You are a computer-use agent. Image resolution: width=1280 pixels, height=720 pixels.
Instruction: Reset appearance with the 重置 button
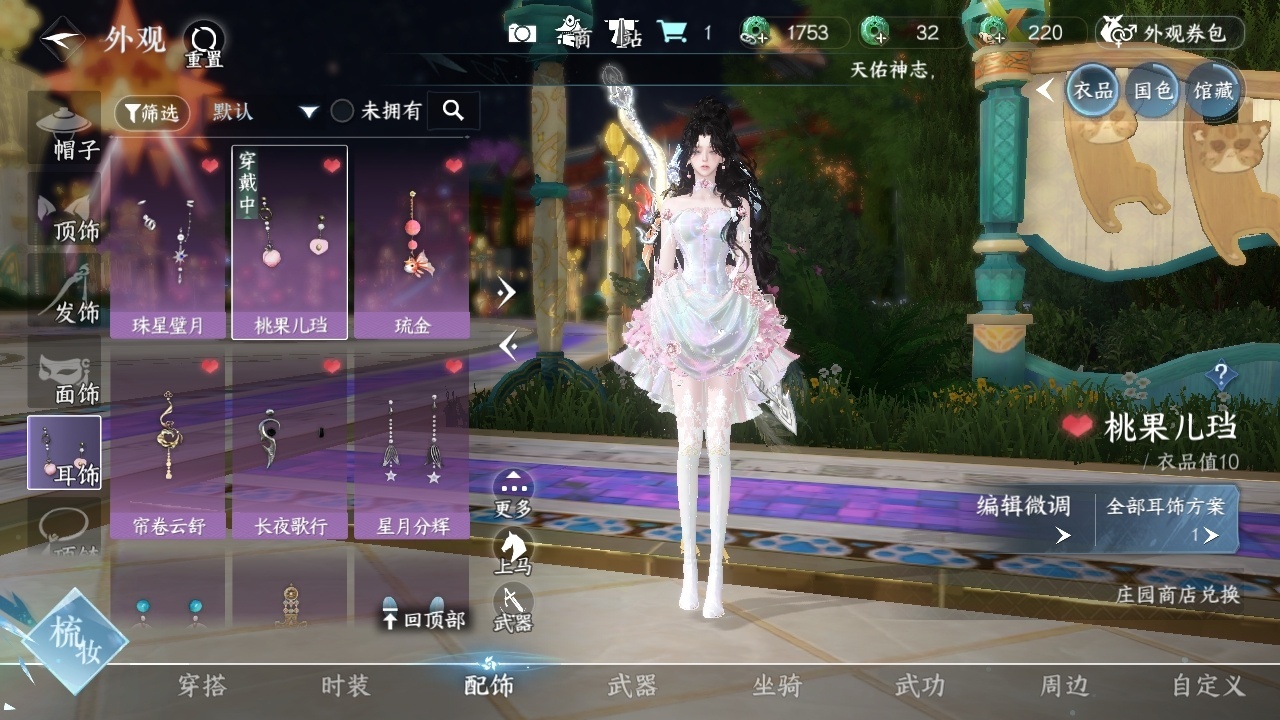204,44
